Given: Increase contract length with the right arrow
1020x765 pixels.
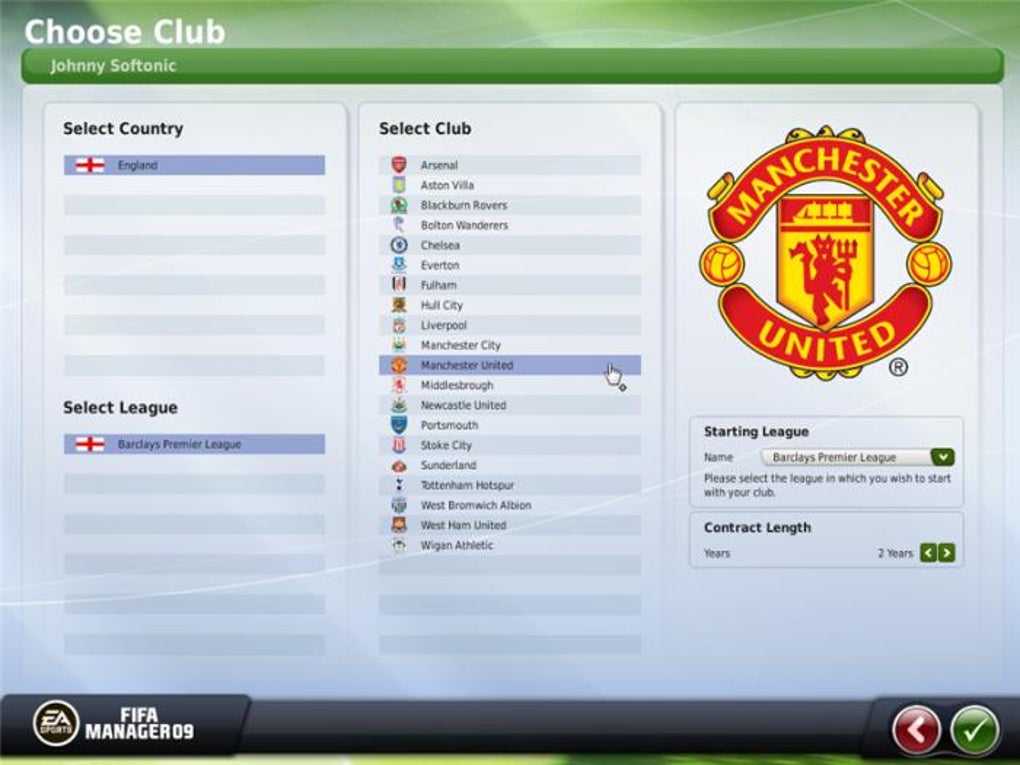Looking at the screenshot, I should pos(946,553).
